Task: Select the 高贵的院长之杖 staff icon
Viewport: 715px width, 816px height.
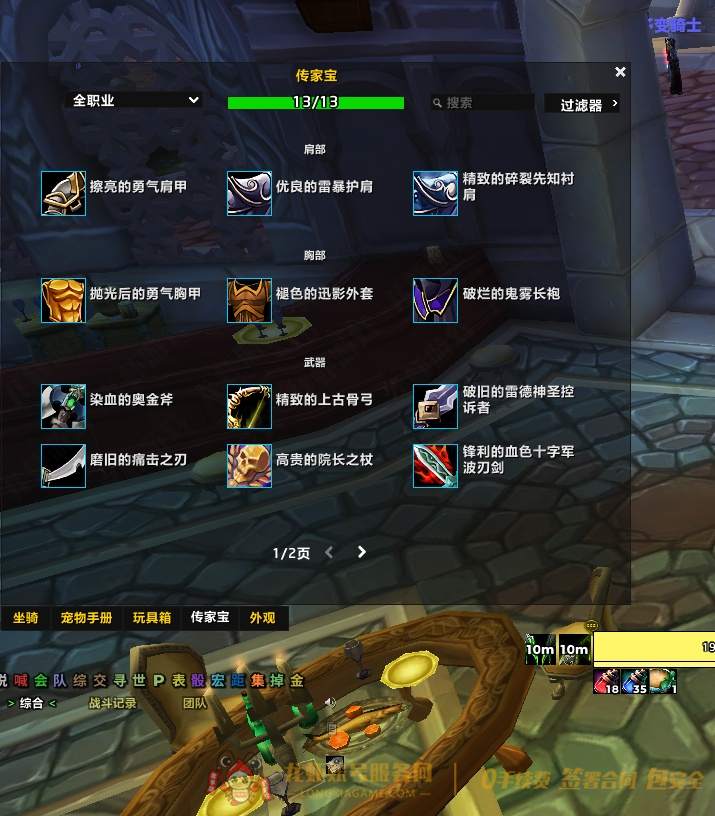Action: 249,466
